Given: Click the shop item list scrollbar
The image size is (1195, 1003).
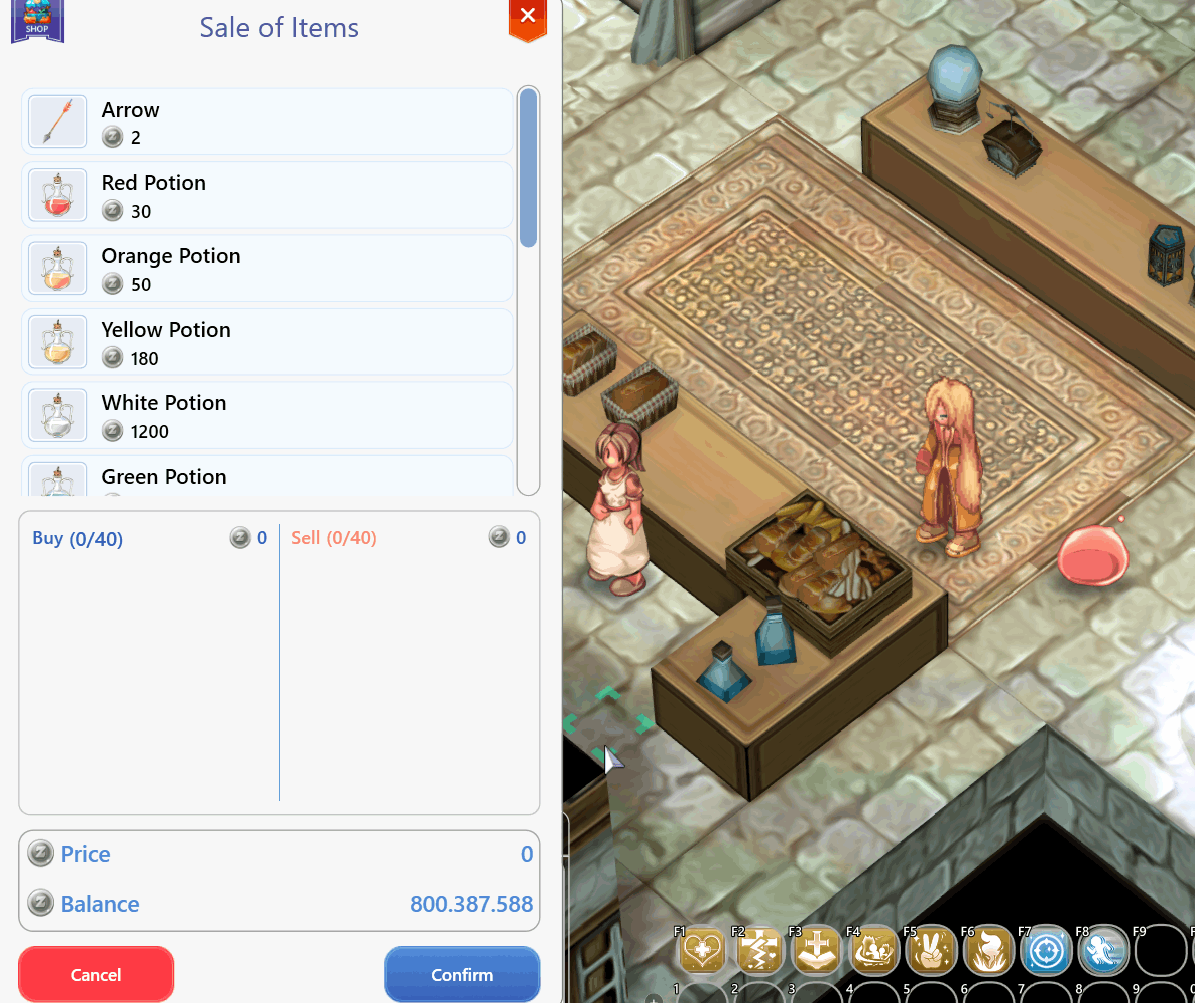Looking at the screenshot, I should click(528, 168).
